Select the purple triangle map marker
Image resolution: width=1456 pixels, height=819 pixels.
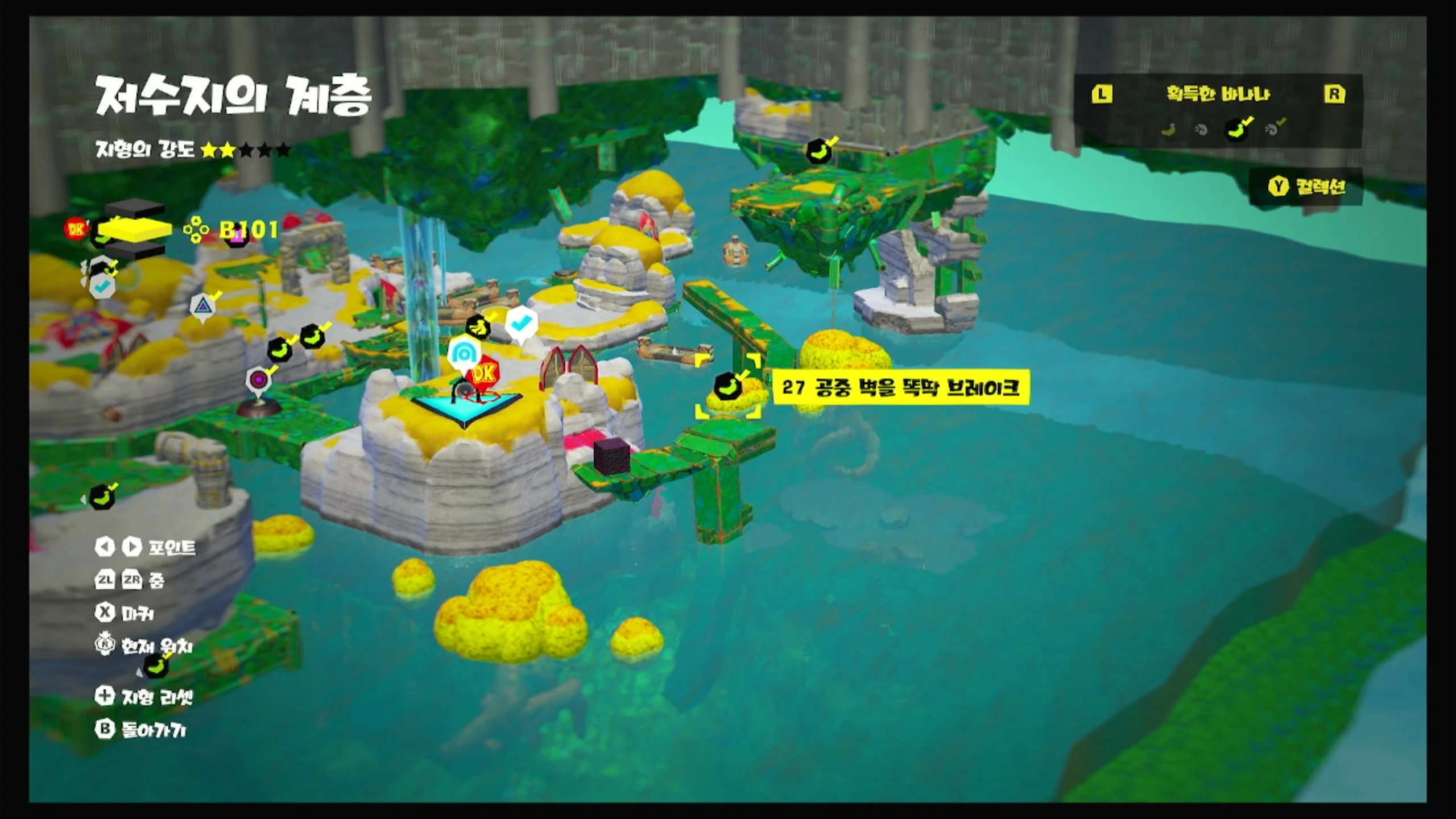(x=203, y=306)
